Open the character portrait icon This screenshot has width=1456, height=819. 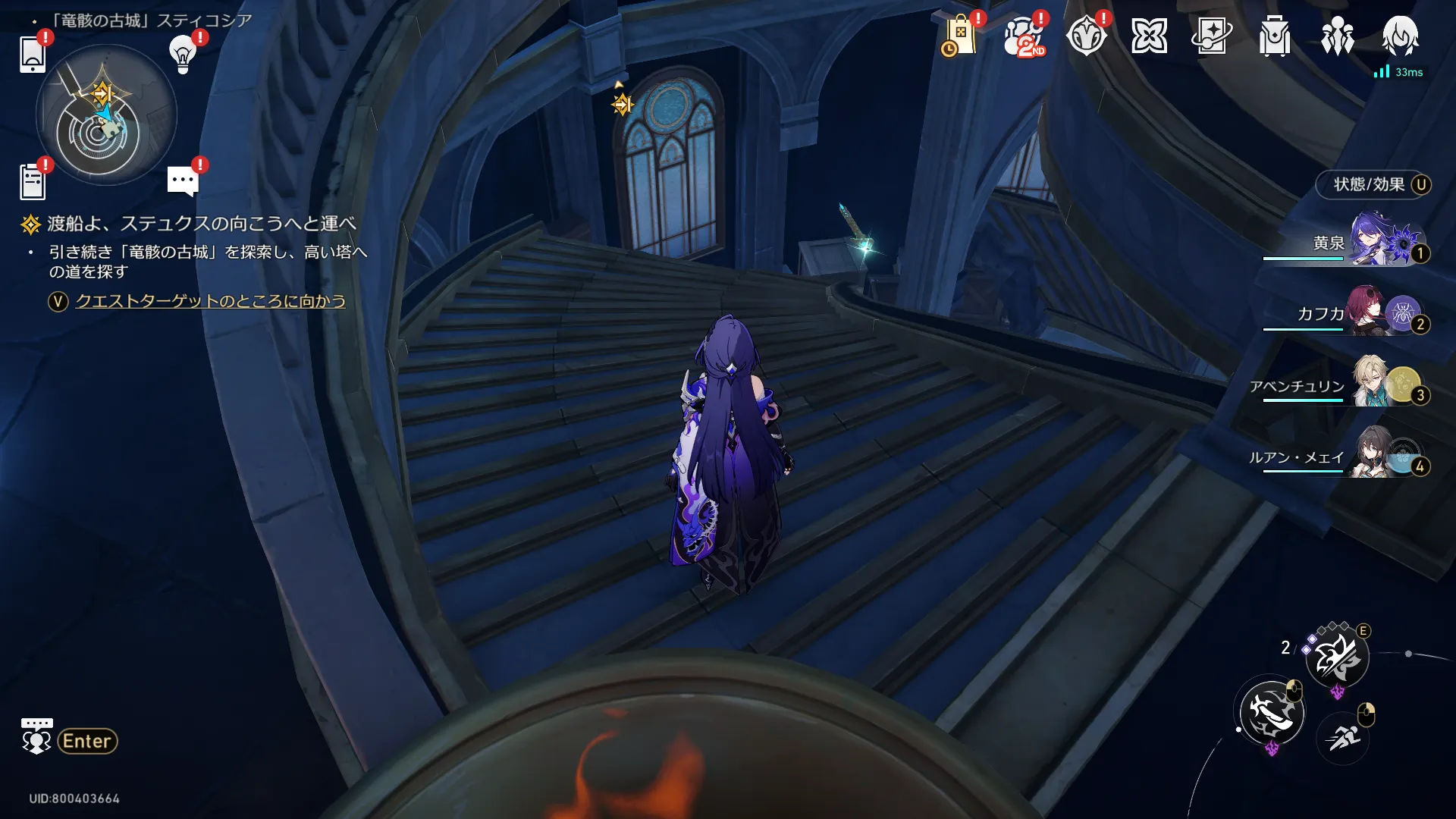pyautogui.click(x=1400, y=36)
